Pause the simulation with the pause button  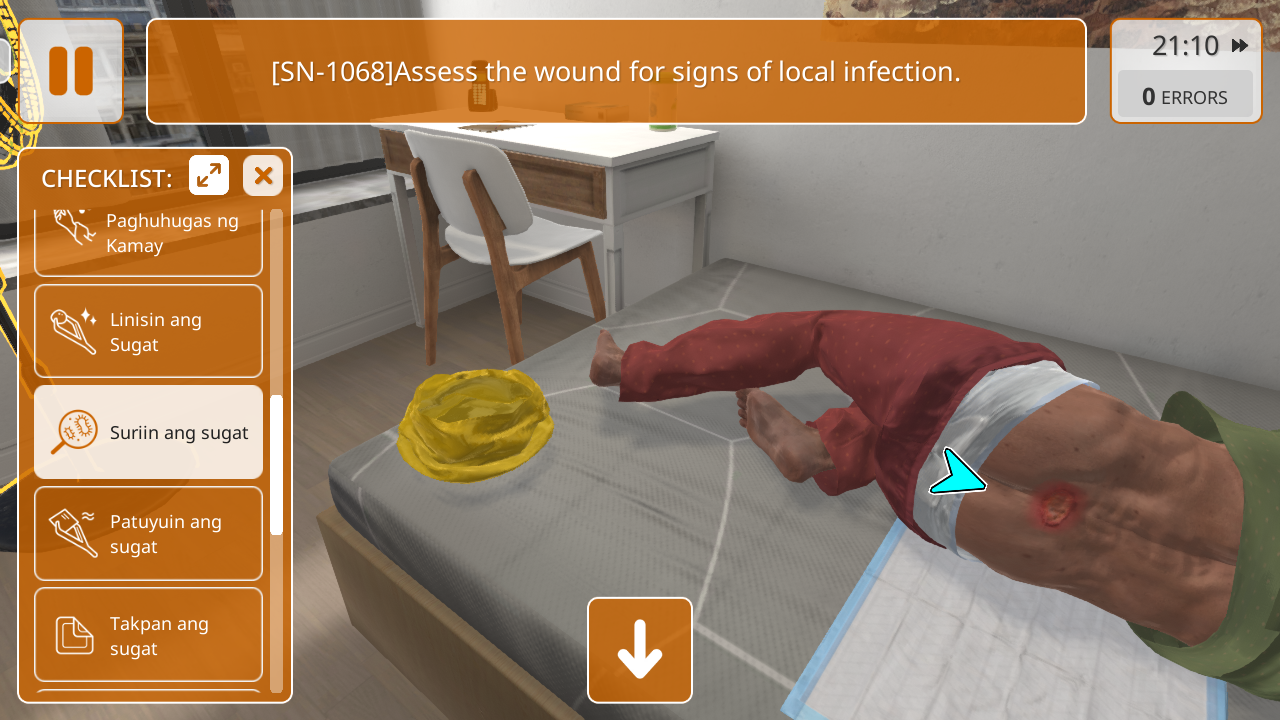(x=71, y=71)
